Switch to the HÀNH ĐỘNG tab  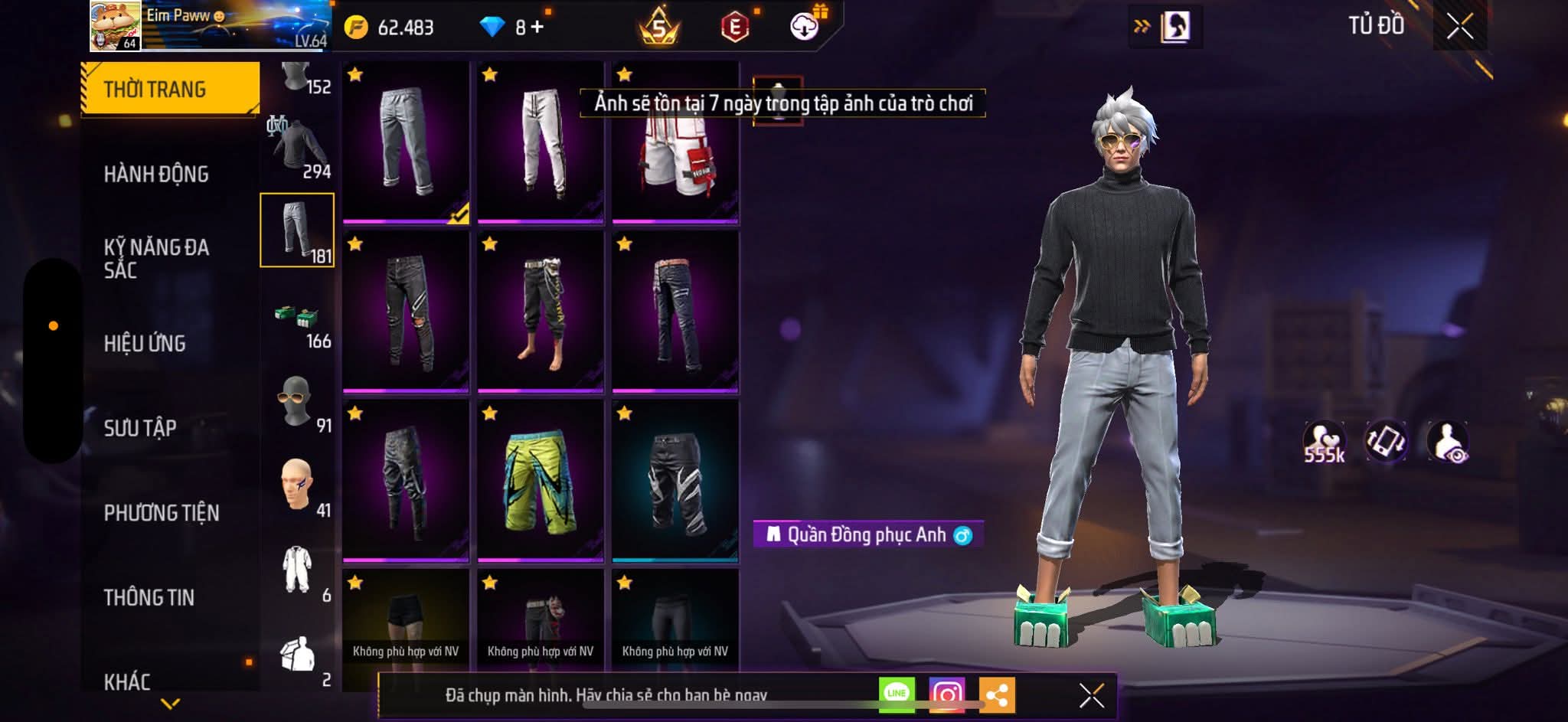coord(158,175)
